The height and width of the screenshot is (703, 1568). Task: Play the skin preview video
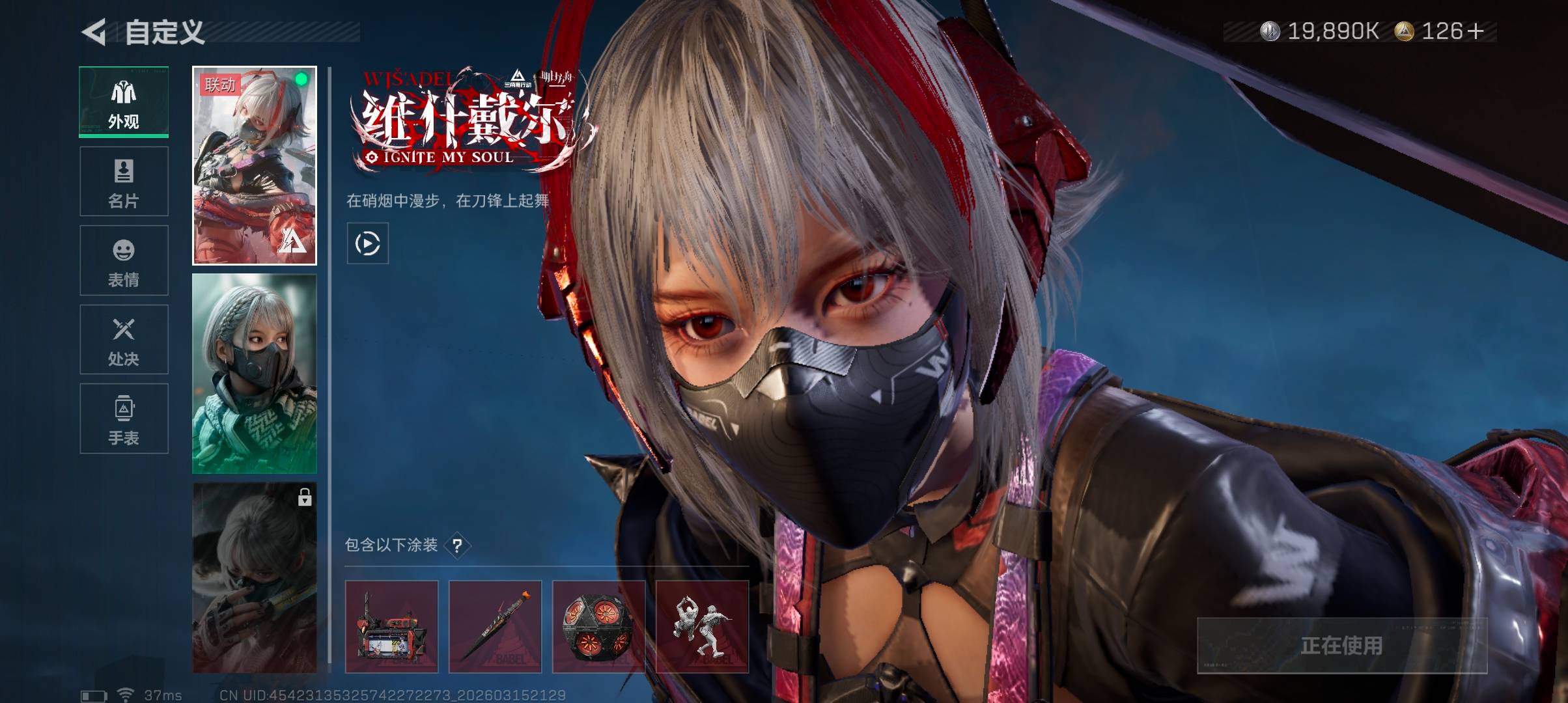coord(367,243)
